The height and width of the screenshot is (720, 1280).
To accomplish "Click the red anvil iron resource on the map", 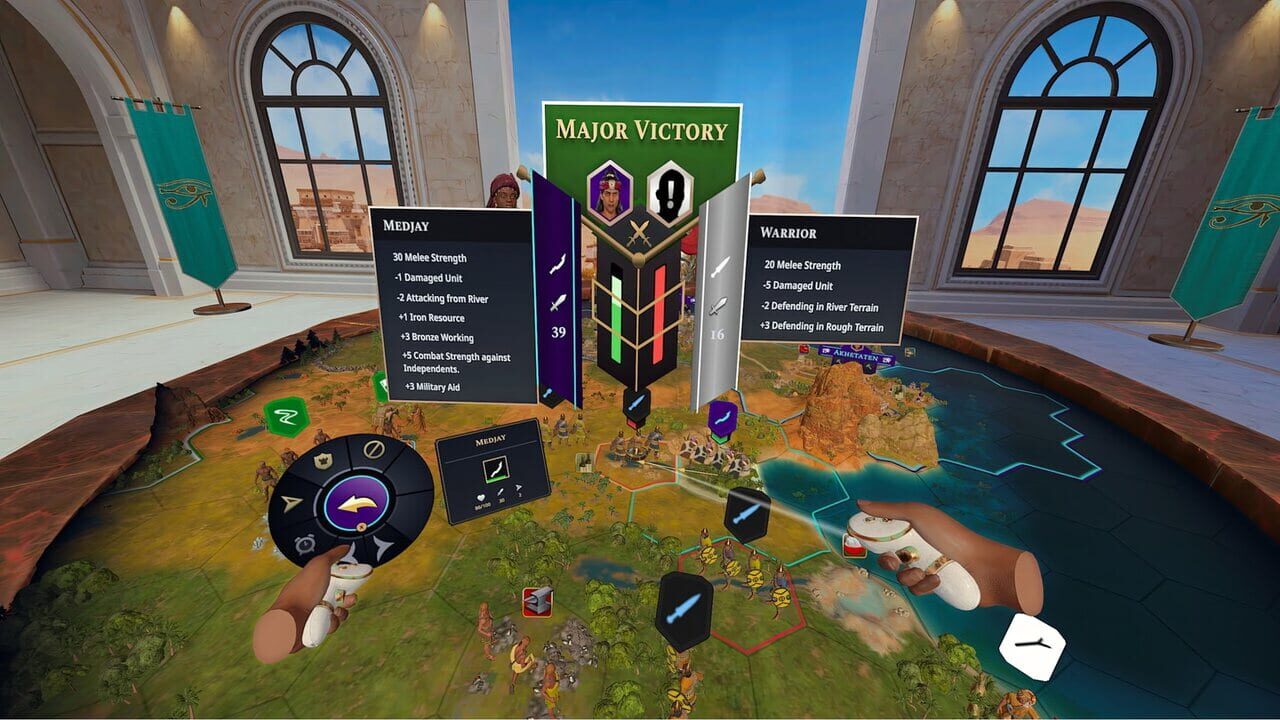I will click(537, 600).
